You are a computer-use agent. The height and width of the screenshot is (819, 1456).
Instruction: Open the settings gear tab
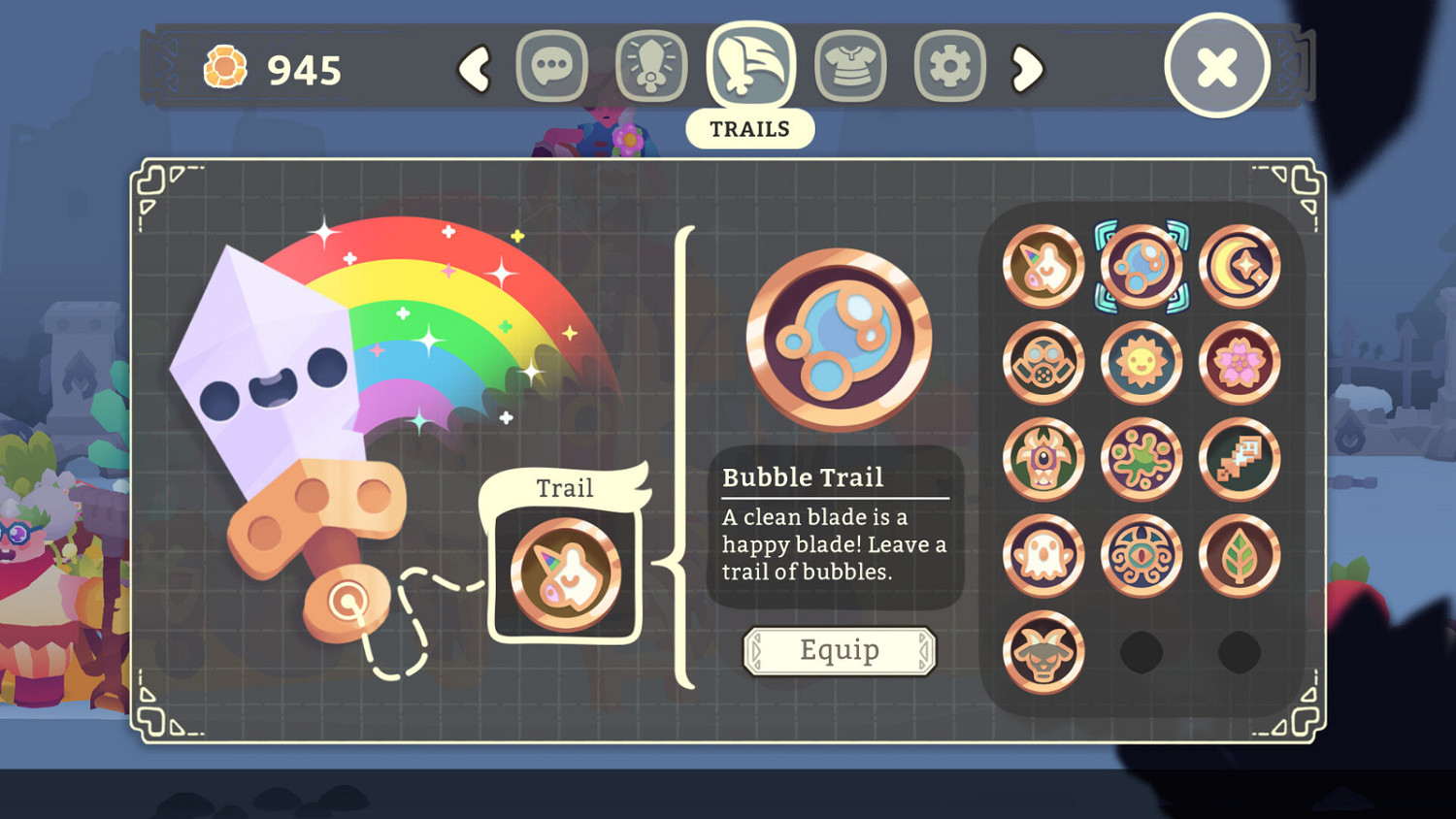(x=947, y=66)
